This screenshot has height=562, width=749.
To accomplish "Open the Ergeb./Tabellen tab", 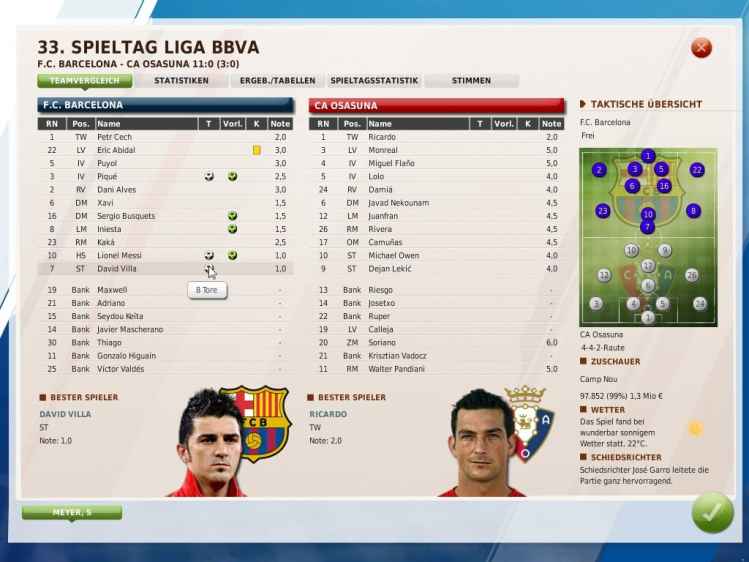I will tap(277, 80).
